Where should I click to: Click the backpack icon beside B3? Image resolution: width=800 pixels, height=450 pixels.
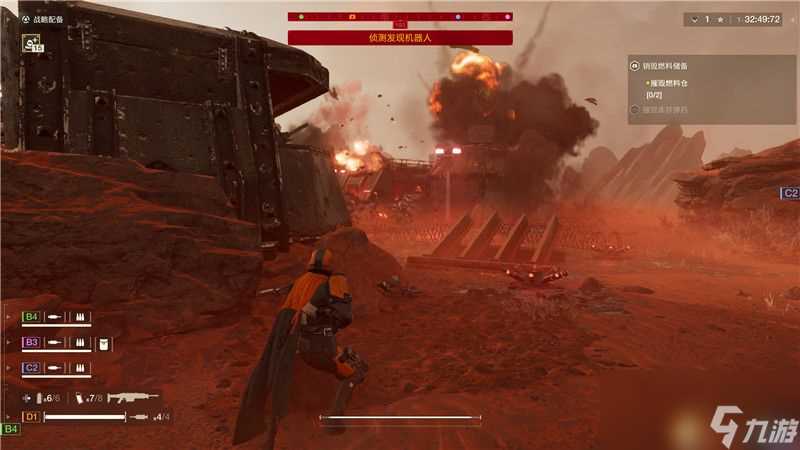(x=103, y=343)
